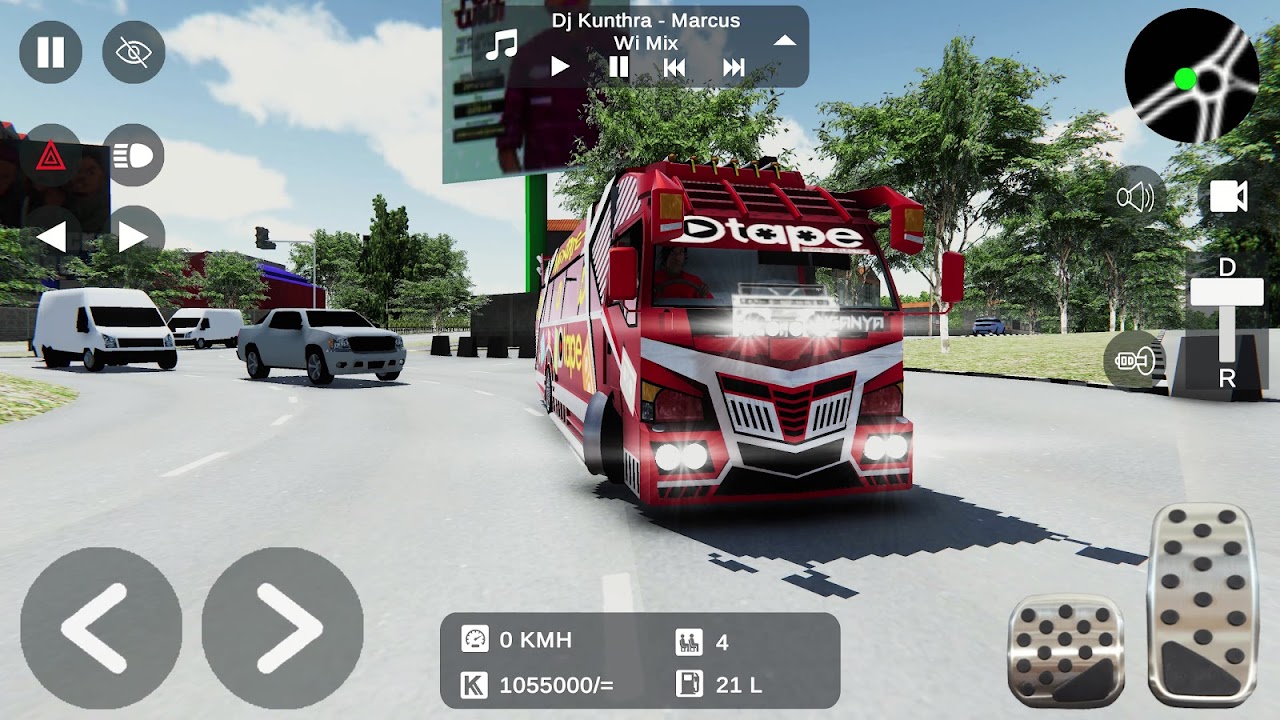
Task: Pause the game
Action: click(48, 52)
